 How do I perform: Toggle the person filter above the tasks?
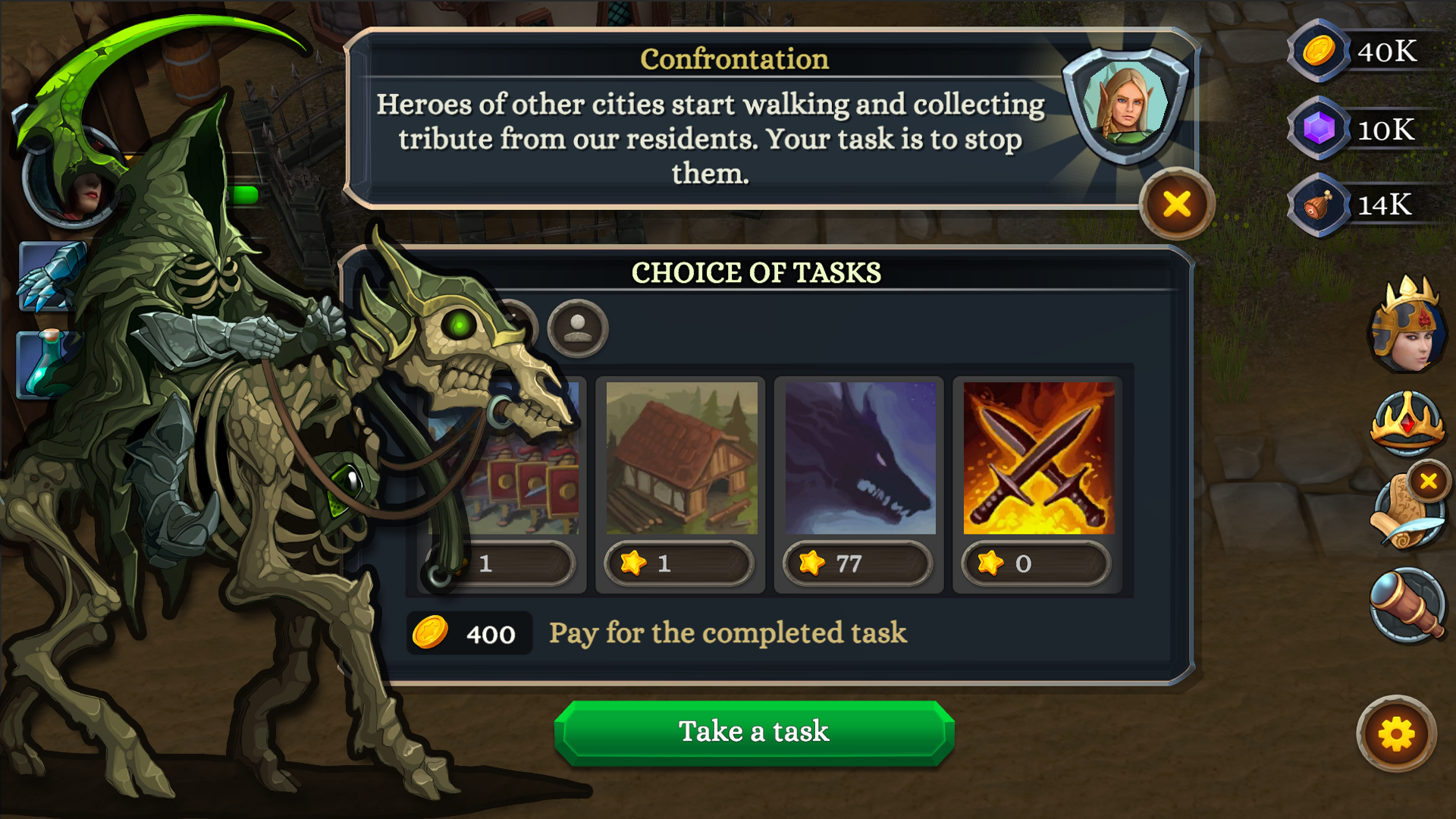pyautogui.click(x=577, y=328)
